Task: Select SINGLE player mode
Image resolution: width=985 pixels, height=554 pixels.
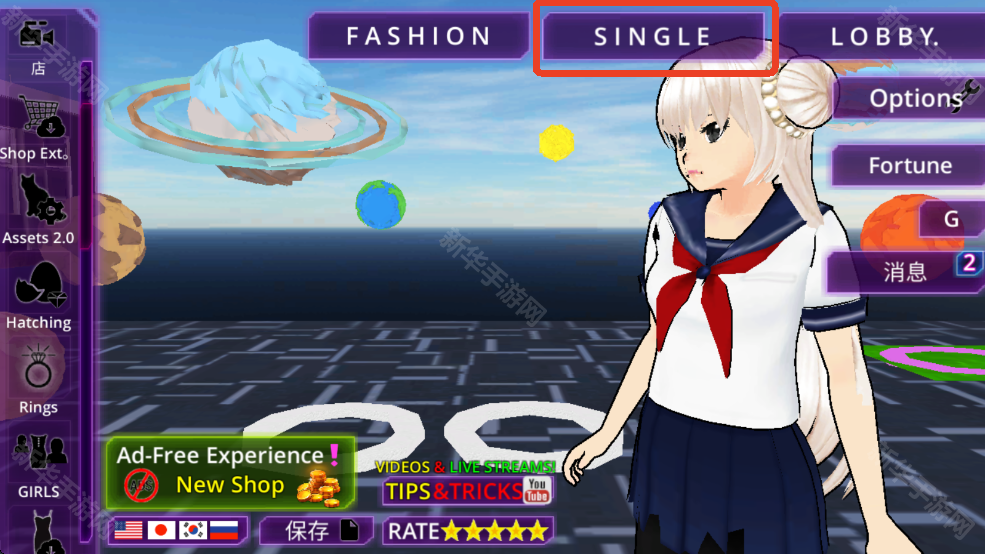Action: coord(653,37)
